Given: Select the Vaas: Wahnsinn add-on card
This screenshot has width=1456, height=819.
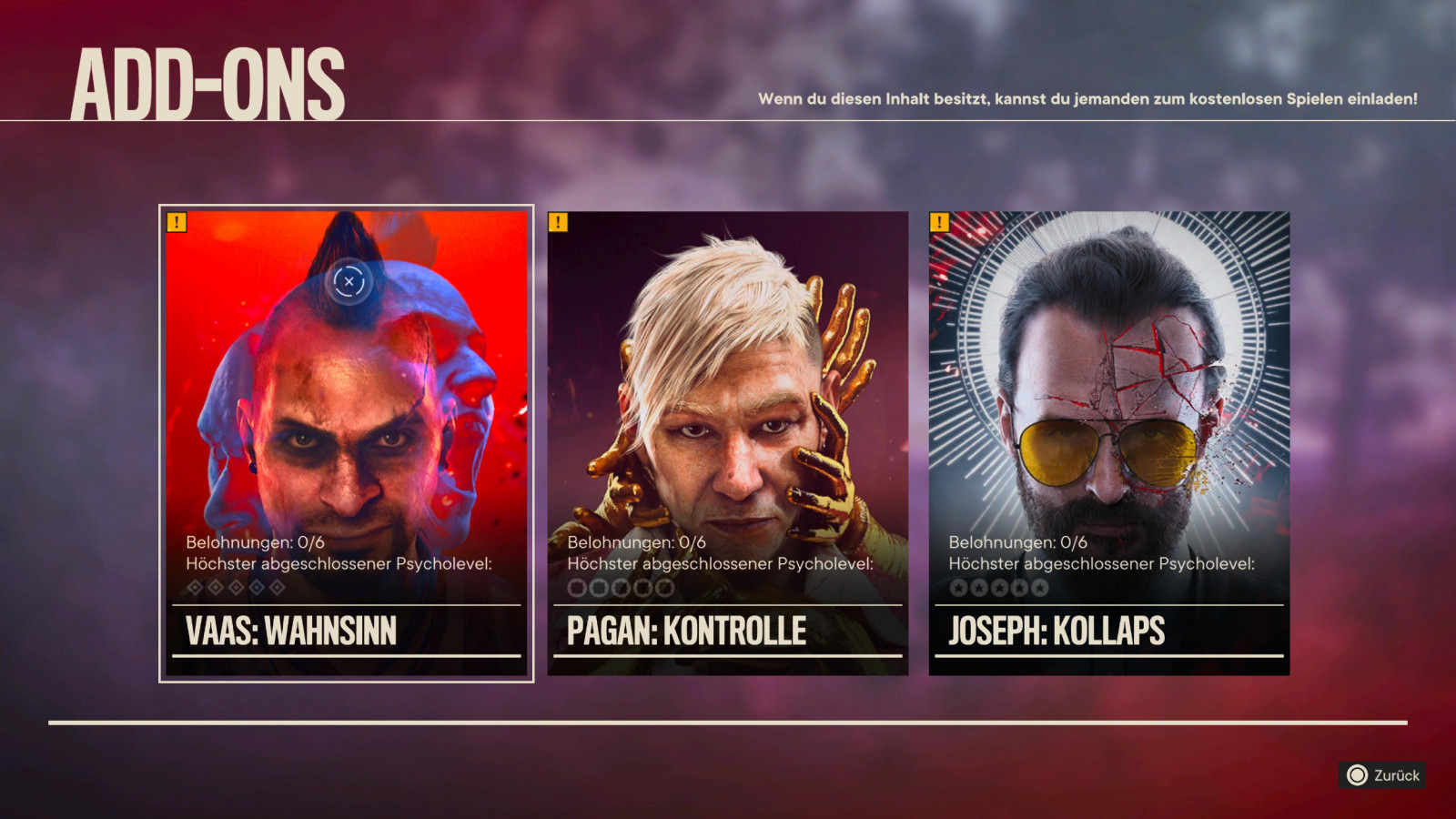Looking at the screenshot, I should (x=346, y=443).
